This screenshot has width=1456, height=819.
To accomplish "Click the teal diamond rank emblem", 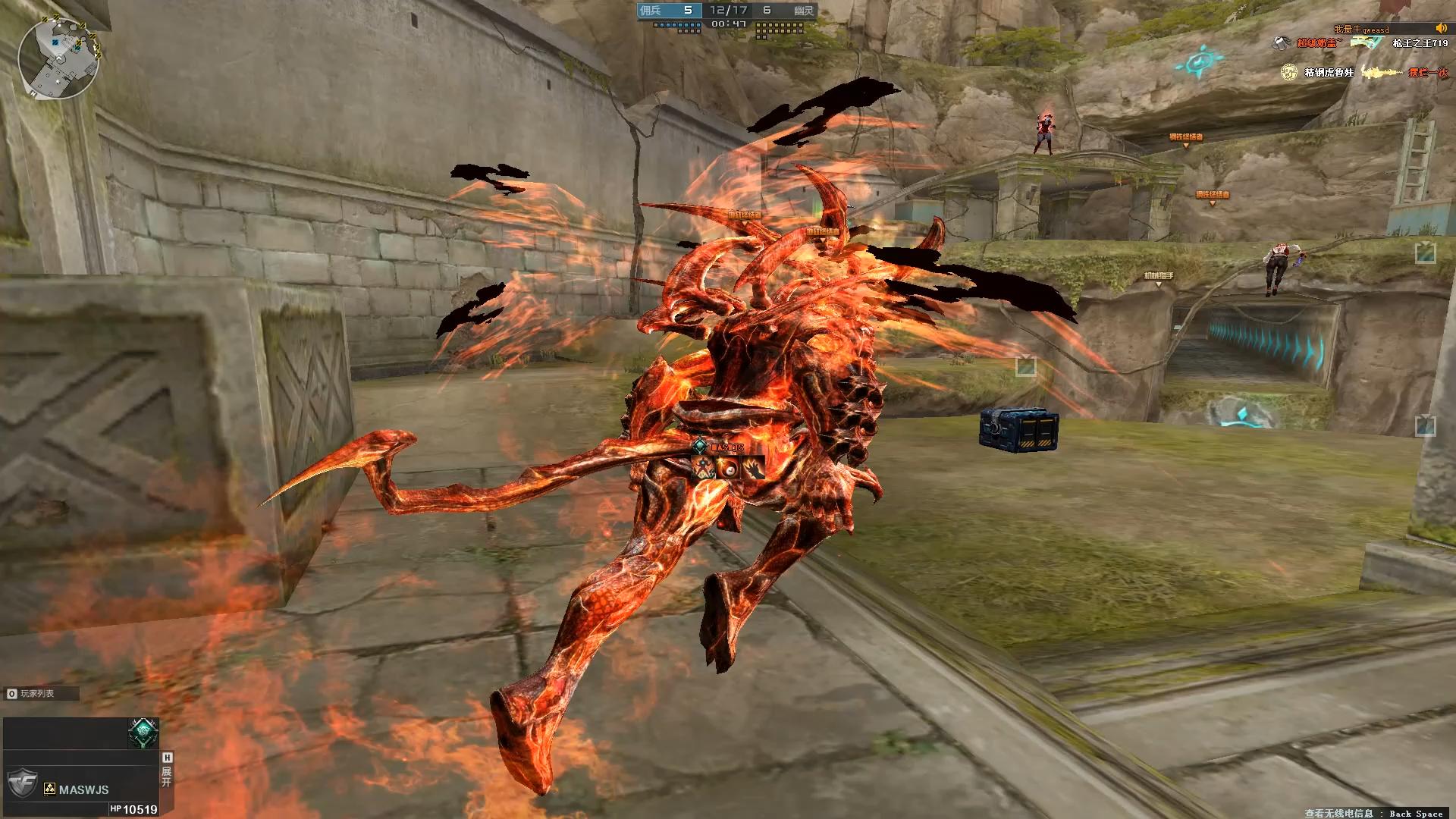I will [143, 733].
